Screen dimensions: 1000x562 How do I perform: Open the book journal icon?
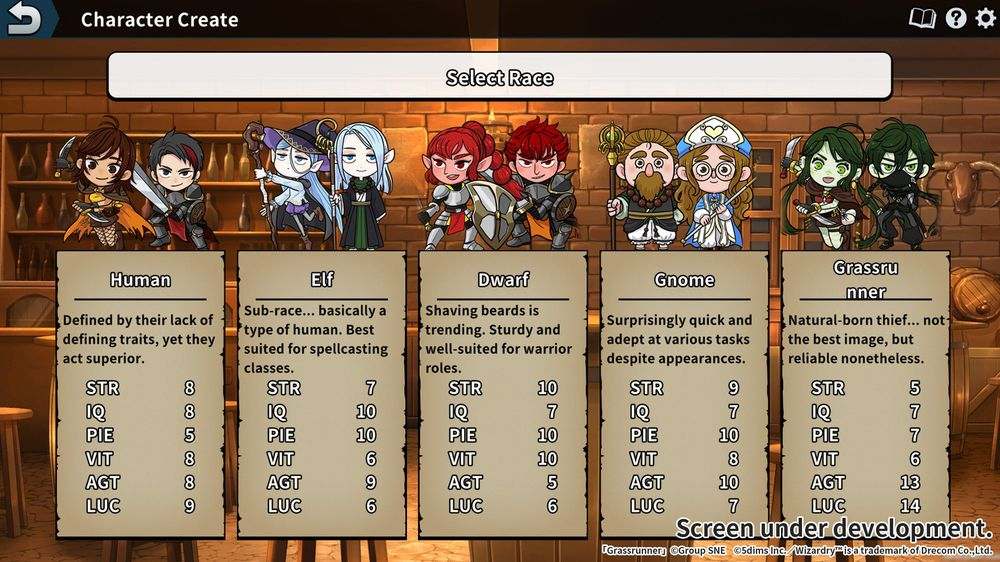[x=921, y=18]
